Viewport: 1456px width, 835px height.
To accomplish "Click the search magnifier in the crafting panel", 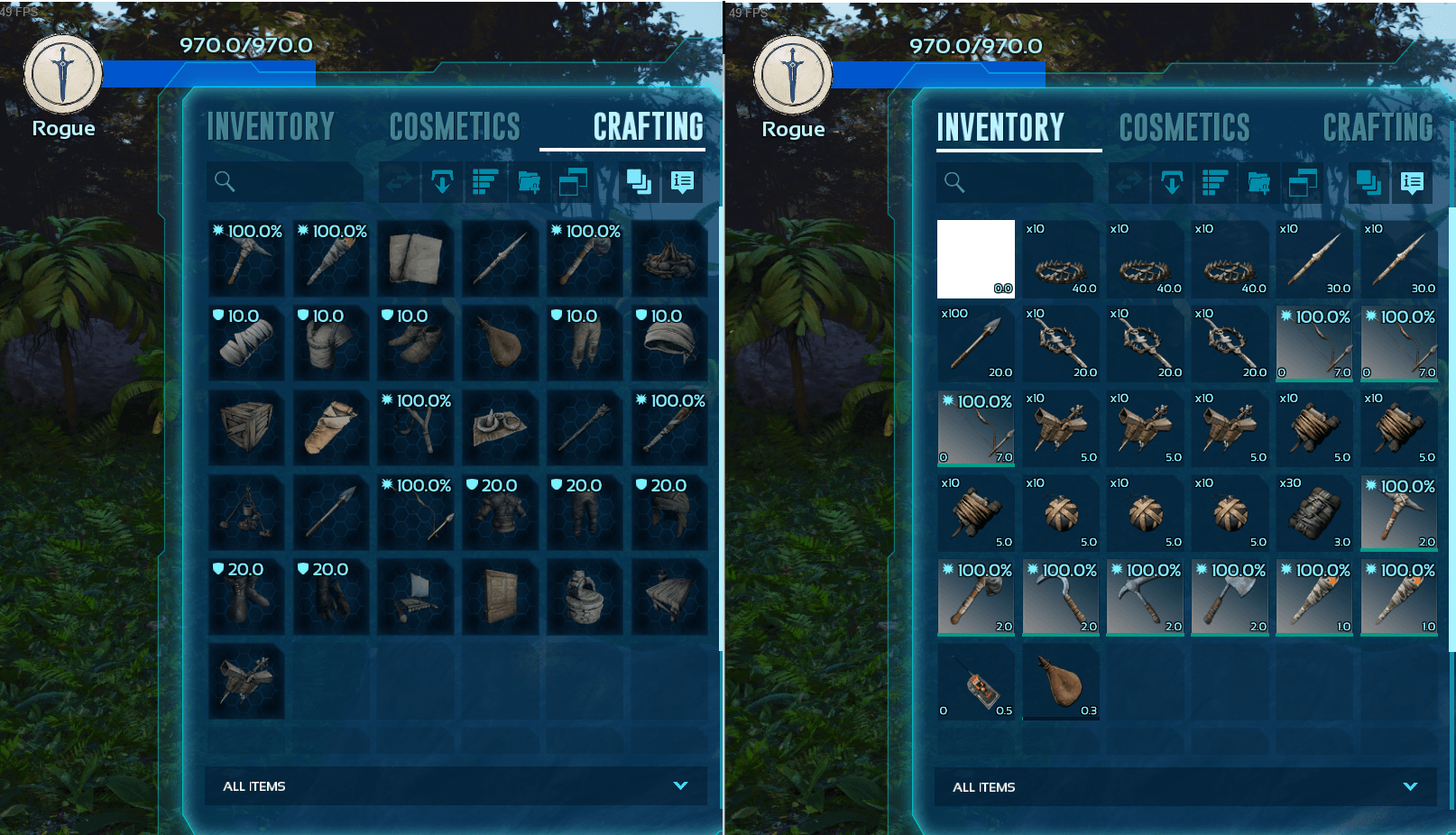I will [224, 182].
